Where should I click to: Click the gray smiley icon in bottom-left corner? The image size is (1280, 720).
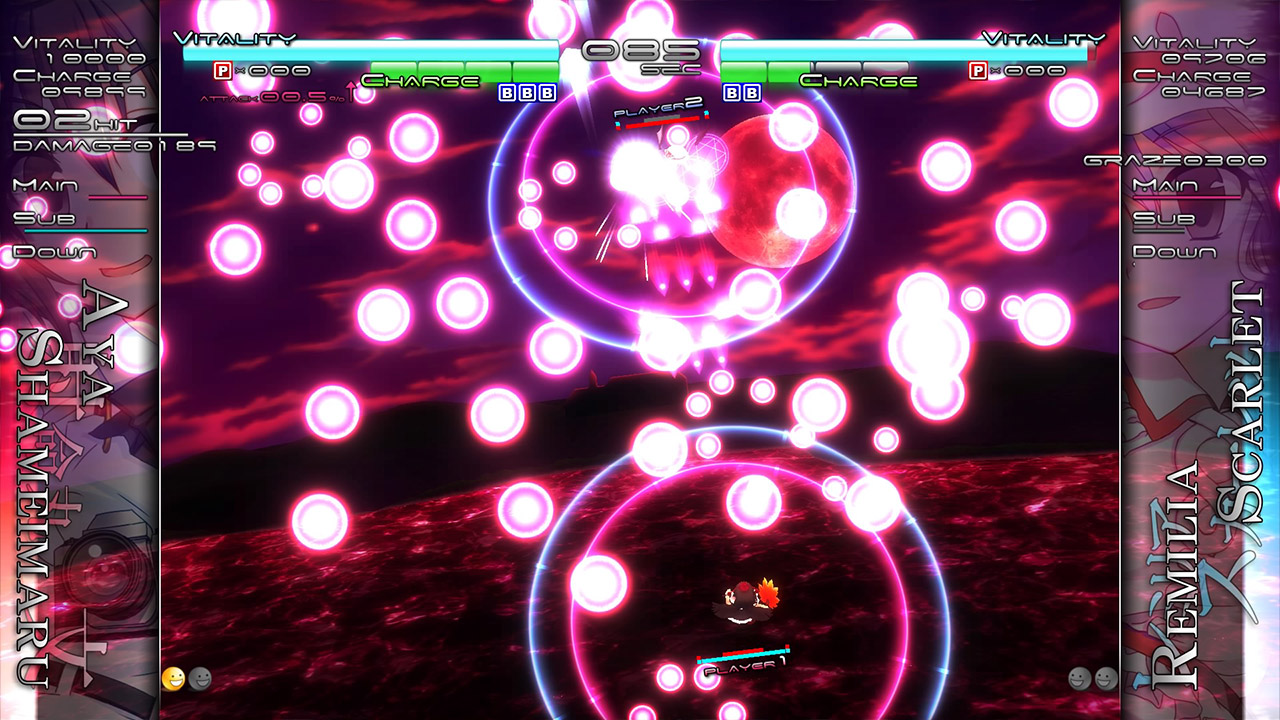[x=201, y=677]
